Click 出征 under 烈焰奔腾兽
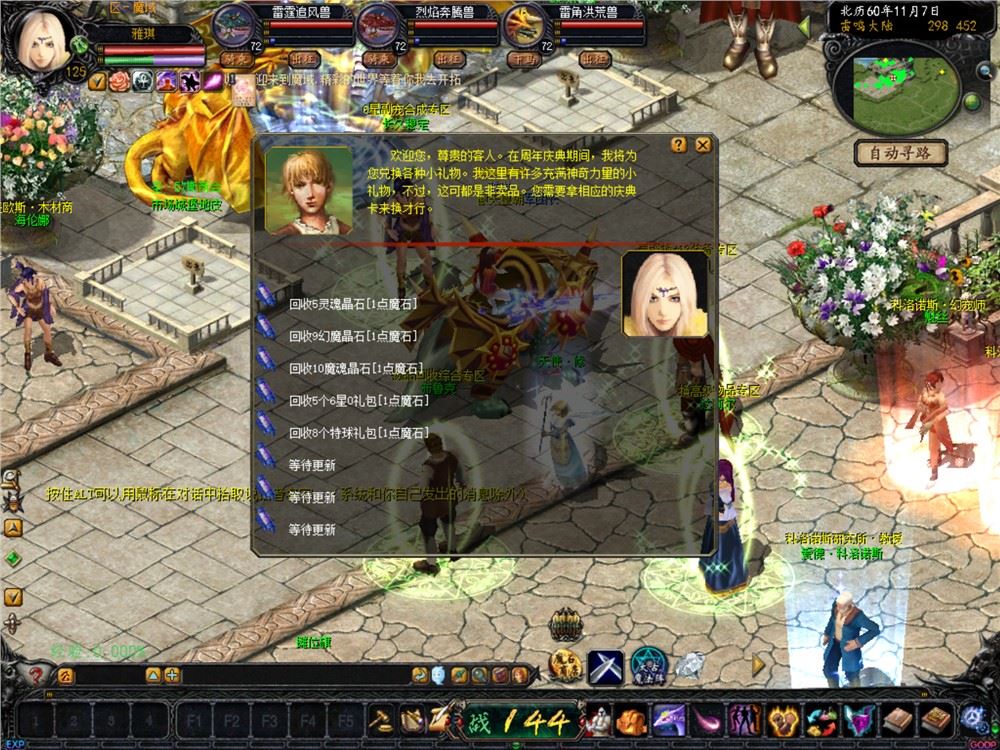 point(448,59)
